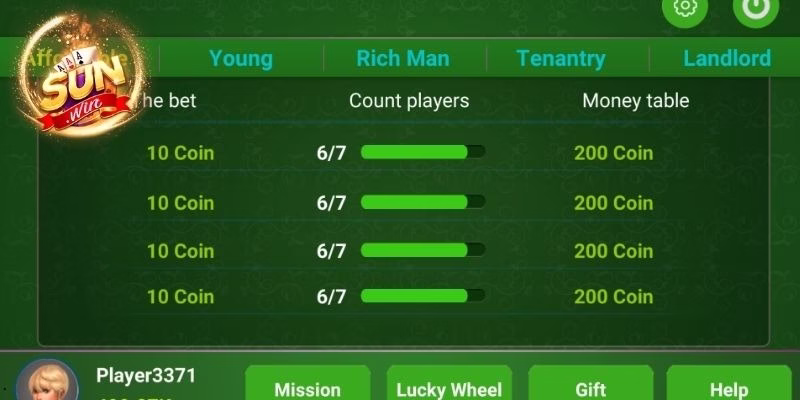Open Player3371 avatar profile
The image size is (800, 400).
coord(47,383)
